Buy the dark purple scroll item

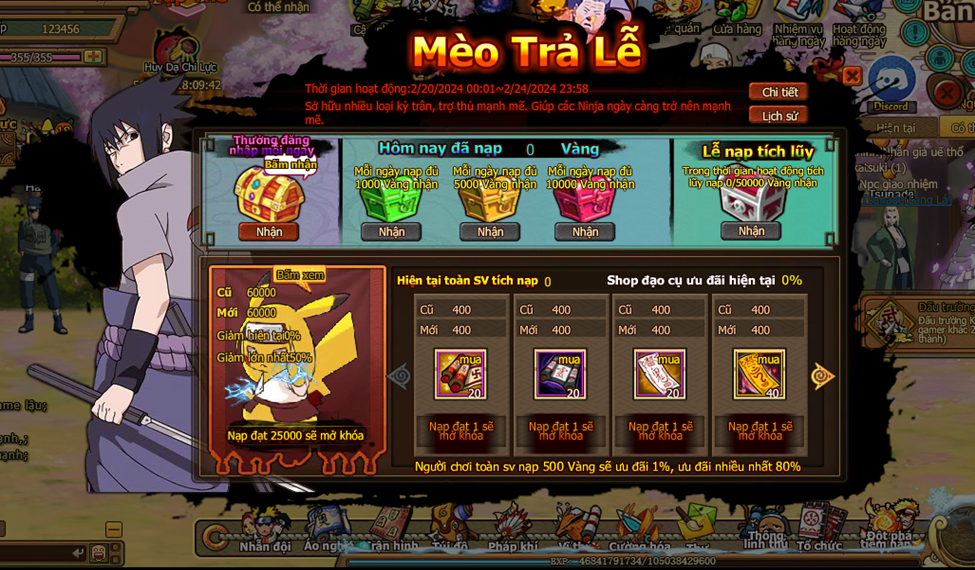pyautogui.click(x=560, y=374)
